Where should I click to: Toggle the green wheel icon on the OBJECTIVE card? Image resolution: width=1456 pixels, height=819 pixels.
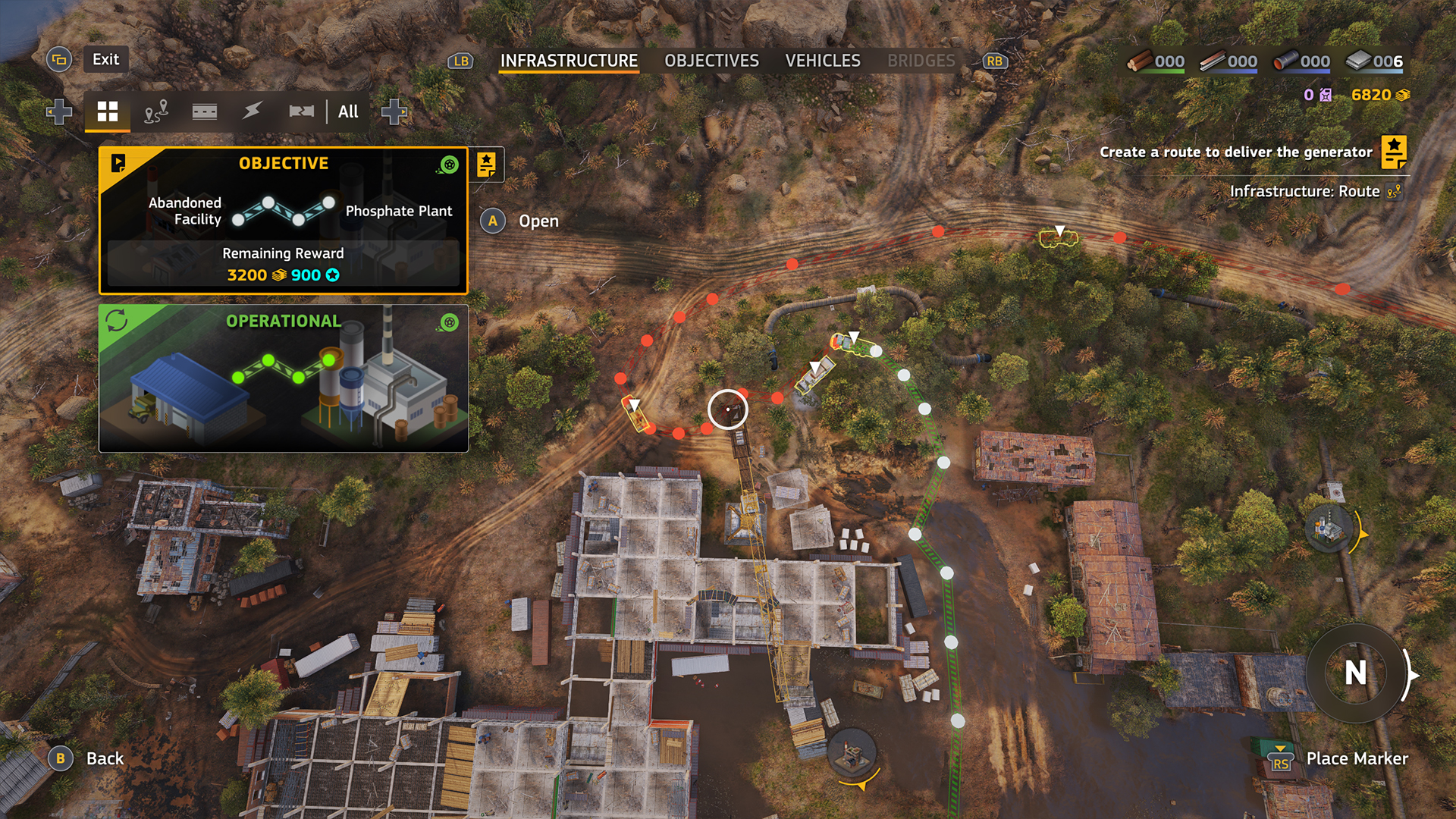pyautogui.click(x=450, y=163)
